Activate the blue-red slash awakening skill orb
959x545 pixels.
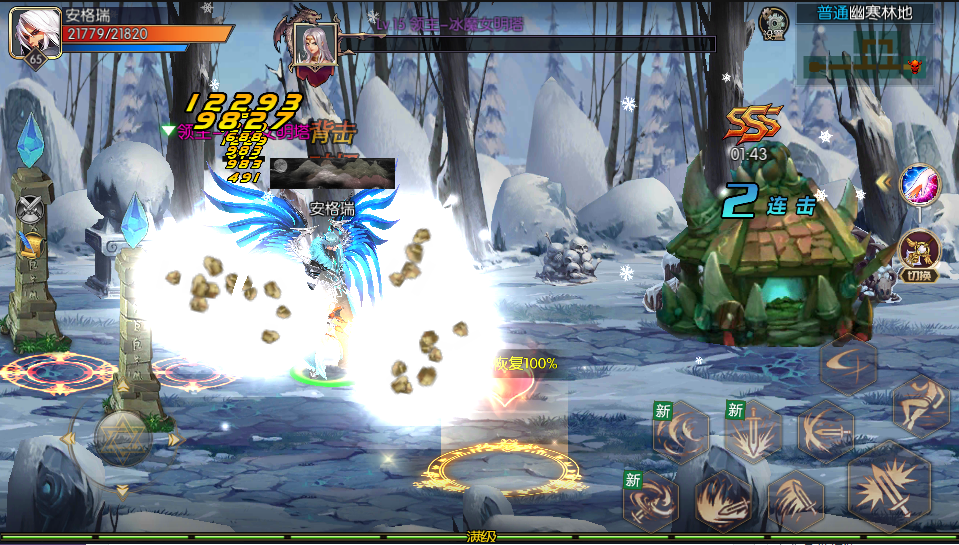(x=919, y=186)
